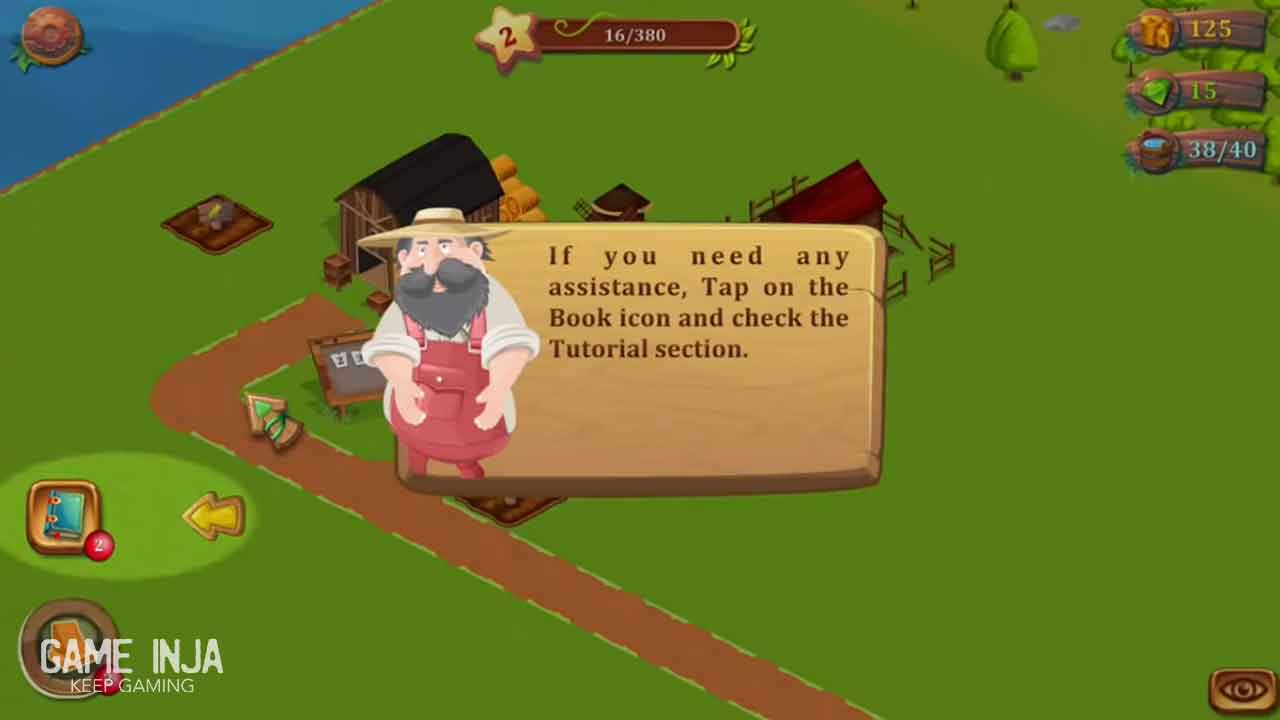Click the water bucket icon

point(1156,152)
